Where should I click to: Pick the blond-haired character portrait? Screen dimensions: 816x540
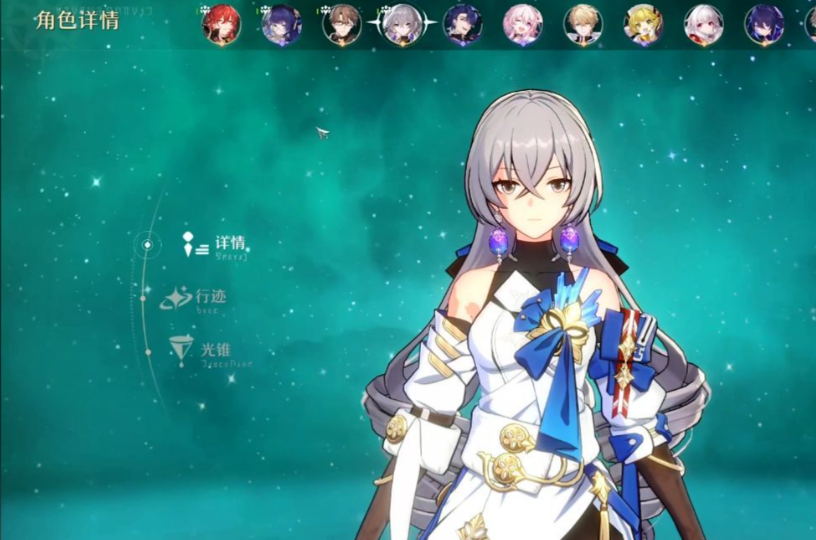tap(583, 24)
